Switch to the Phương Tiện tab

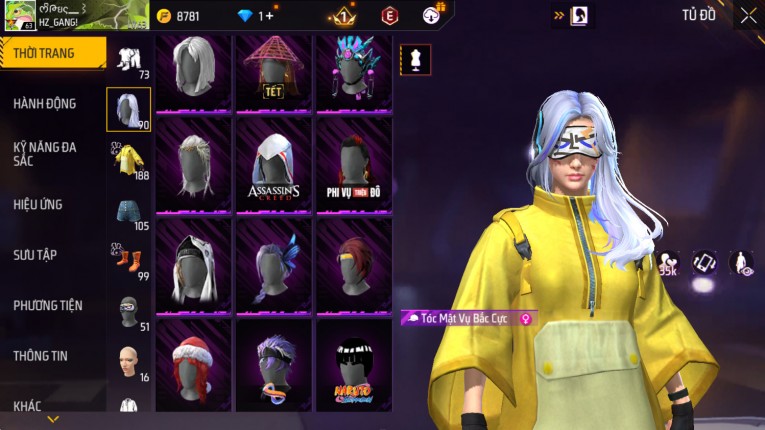pyautogui.click(x=47, y=305)
